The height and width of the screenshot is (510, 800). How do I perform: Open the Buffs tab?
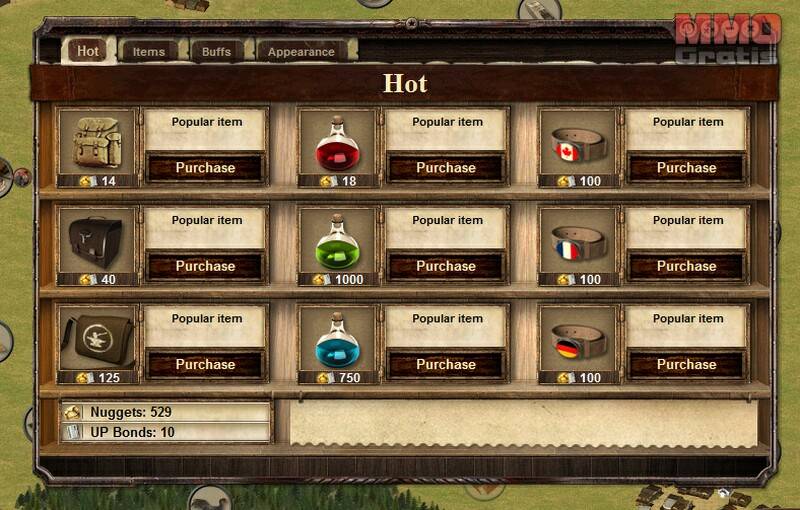point(216,51)
